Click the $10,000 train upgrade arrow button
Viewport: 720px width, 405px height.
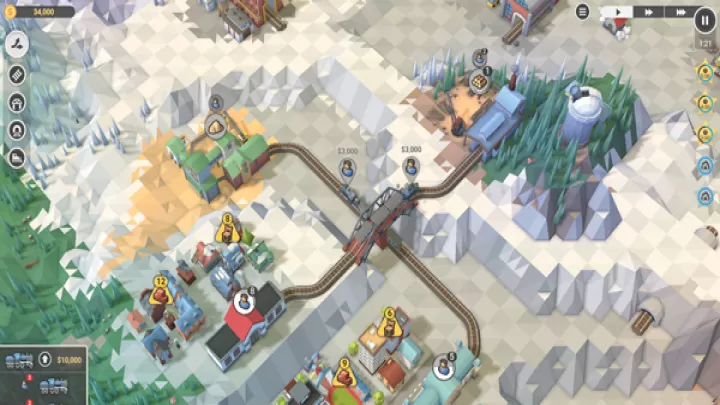click(x=45, y=360)
